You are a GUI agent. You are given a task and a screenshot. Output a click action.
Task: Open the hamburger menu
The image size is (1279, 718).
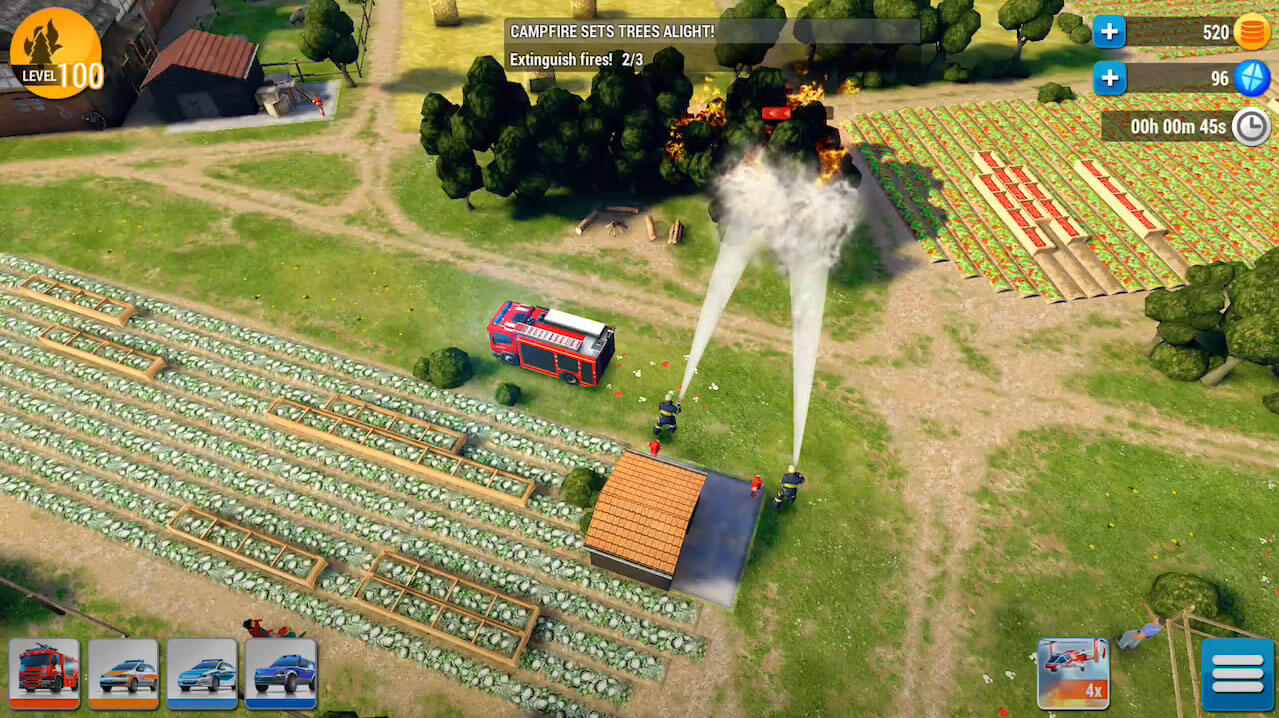(1237, 674)
